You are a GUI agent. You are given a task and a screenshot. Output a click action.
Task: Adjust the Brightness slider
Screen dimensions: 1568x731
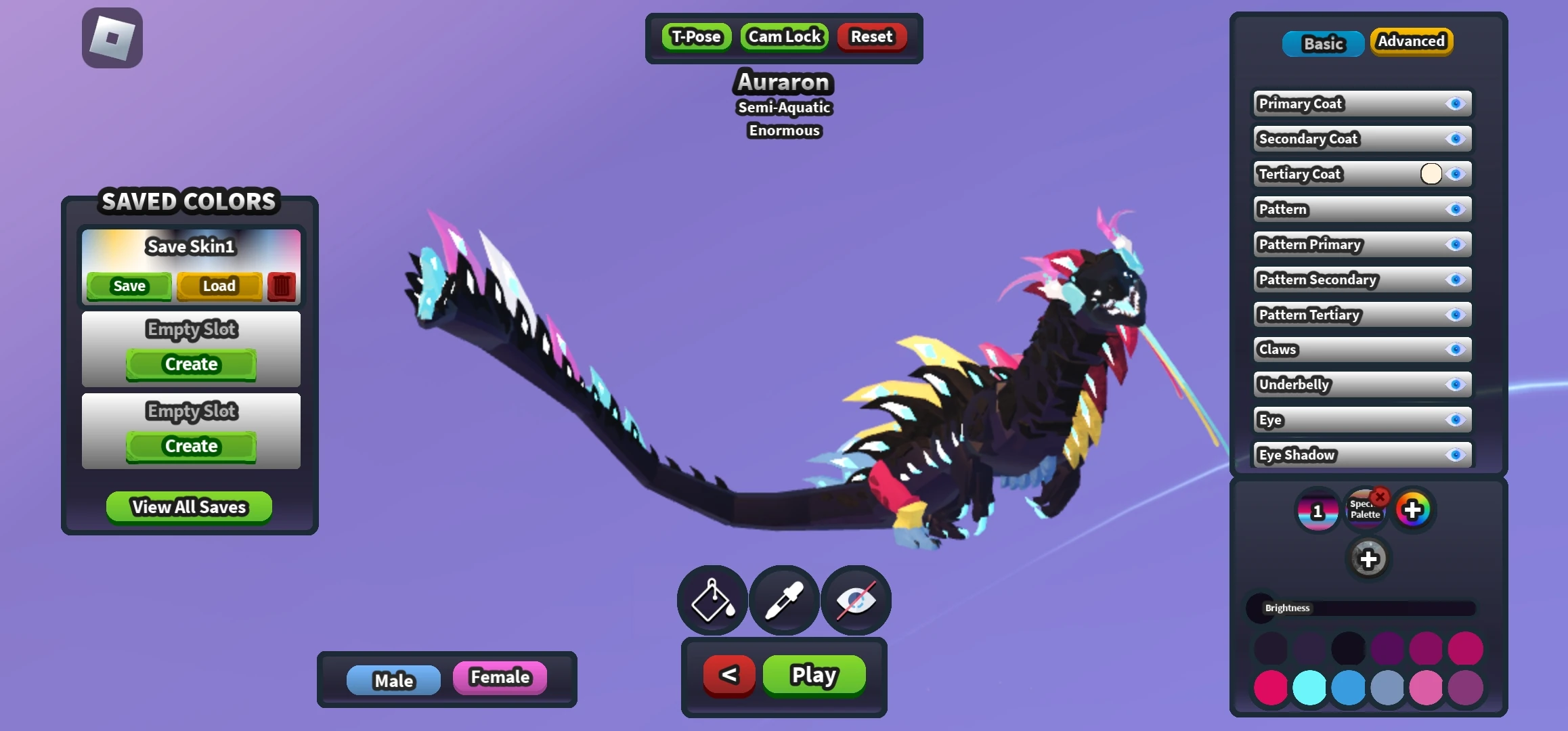(x=1361, y=608)
